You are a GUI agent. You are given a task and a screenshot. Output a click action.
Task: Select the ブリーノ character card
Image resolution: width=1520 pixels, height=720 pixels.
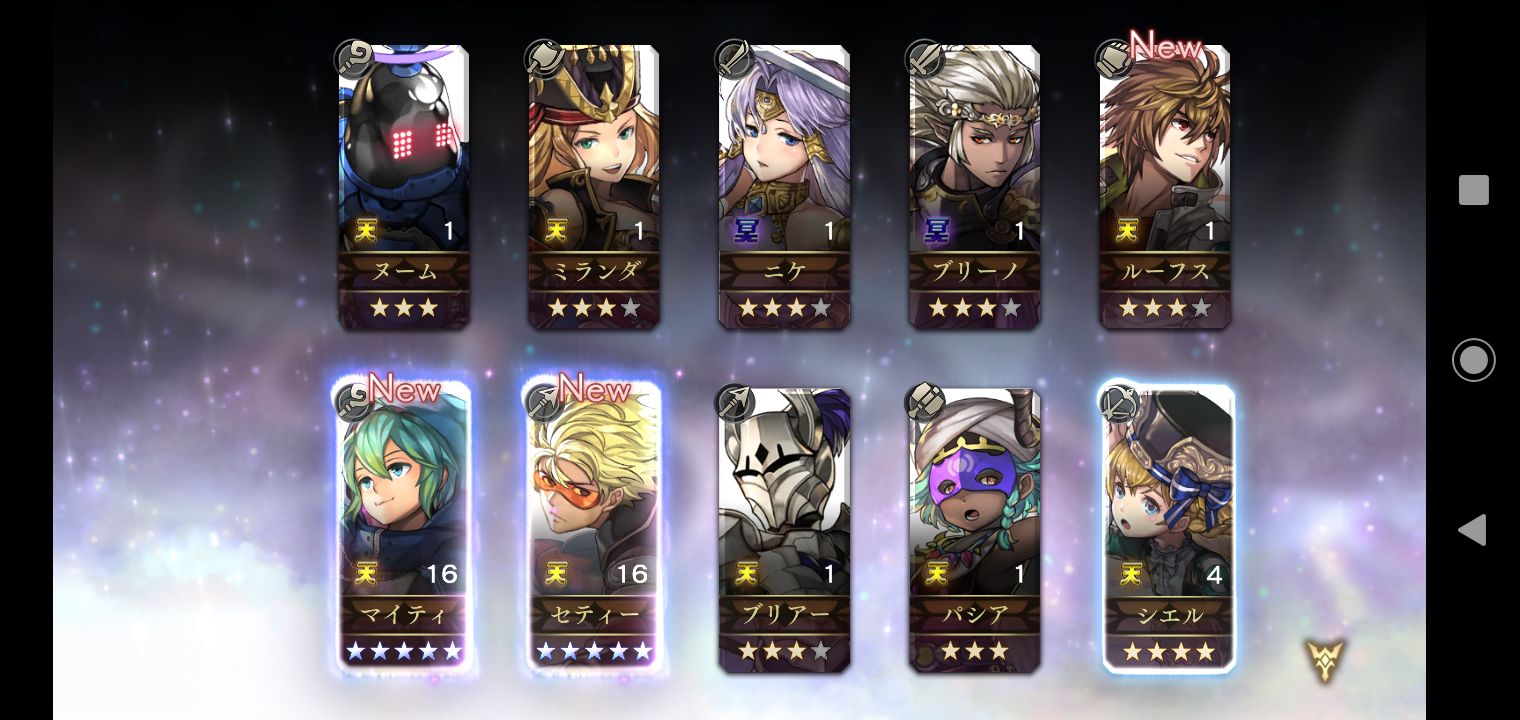click(x=974, y=186)
